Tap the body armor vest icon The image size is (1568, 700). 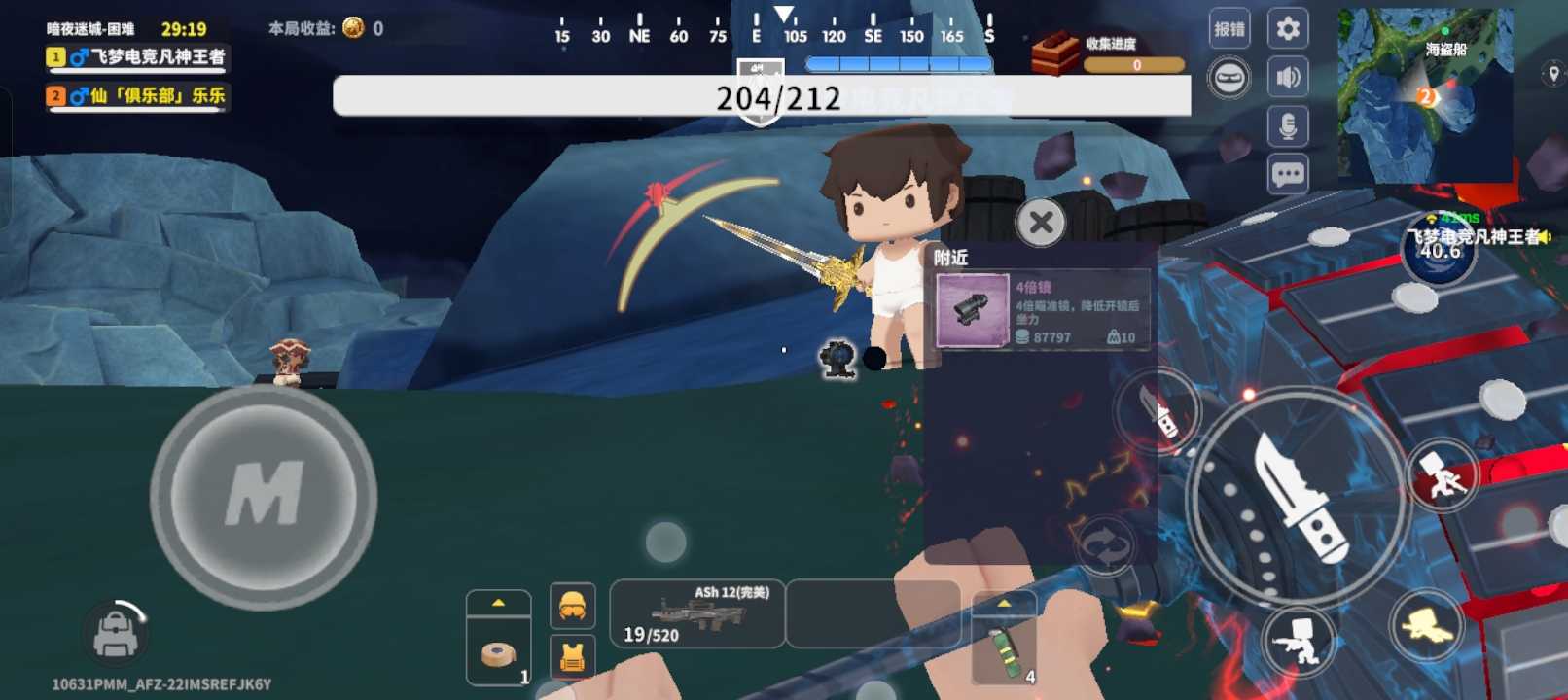572,658
